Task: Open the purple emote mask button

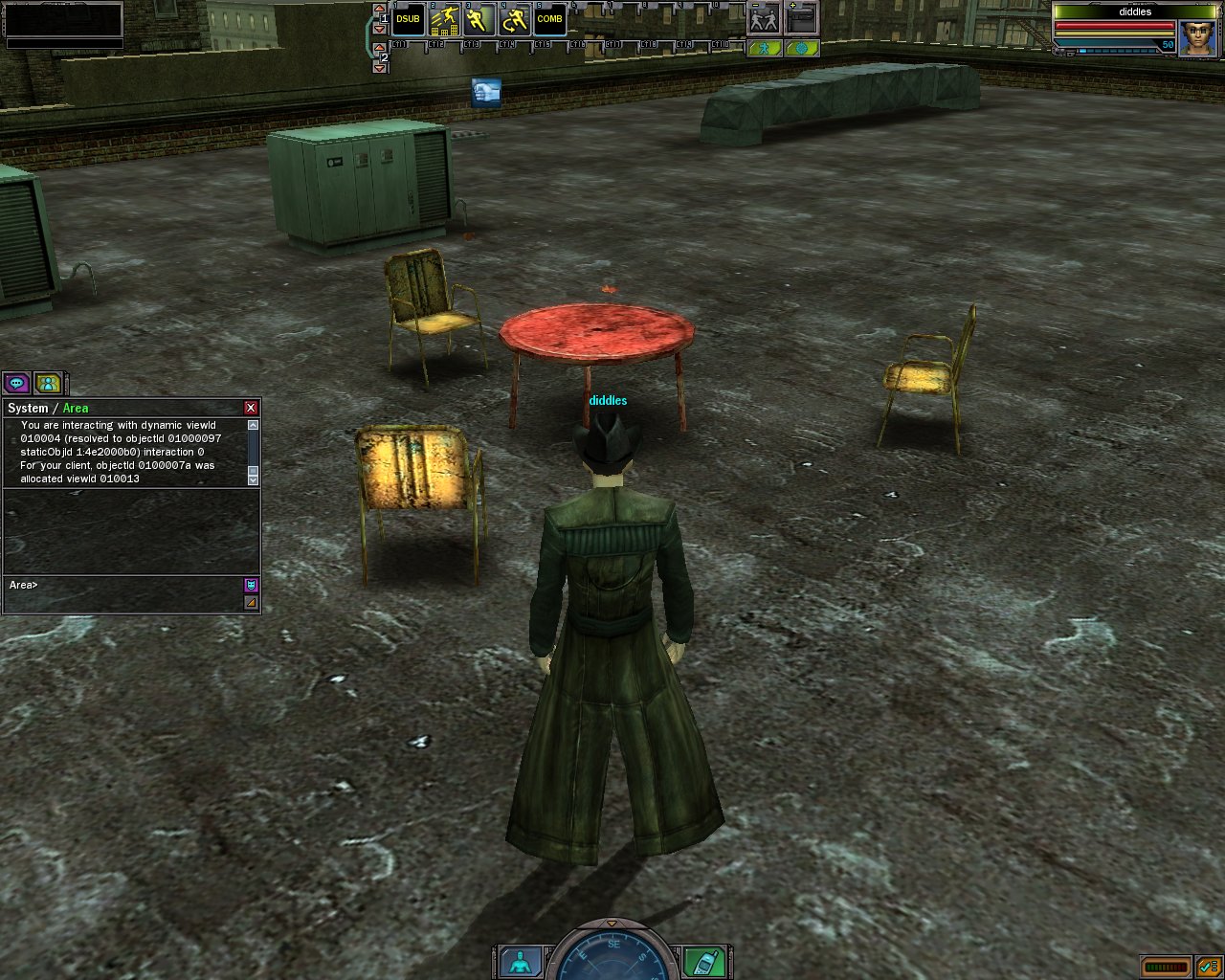Action: [252, 585]
